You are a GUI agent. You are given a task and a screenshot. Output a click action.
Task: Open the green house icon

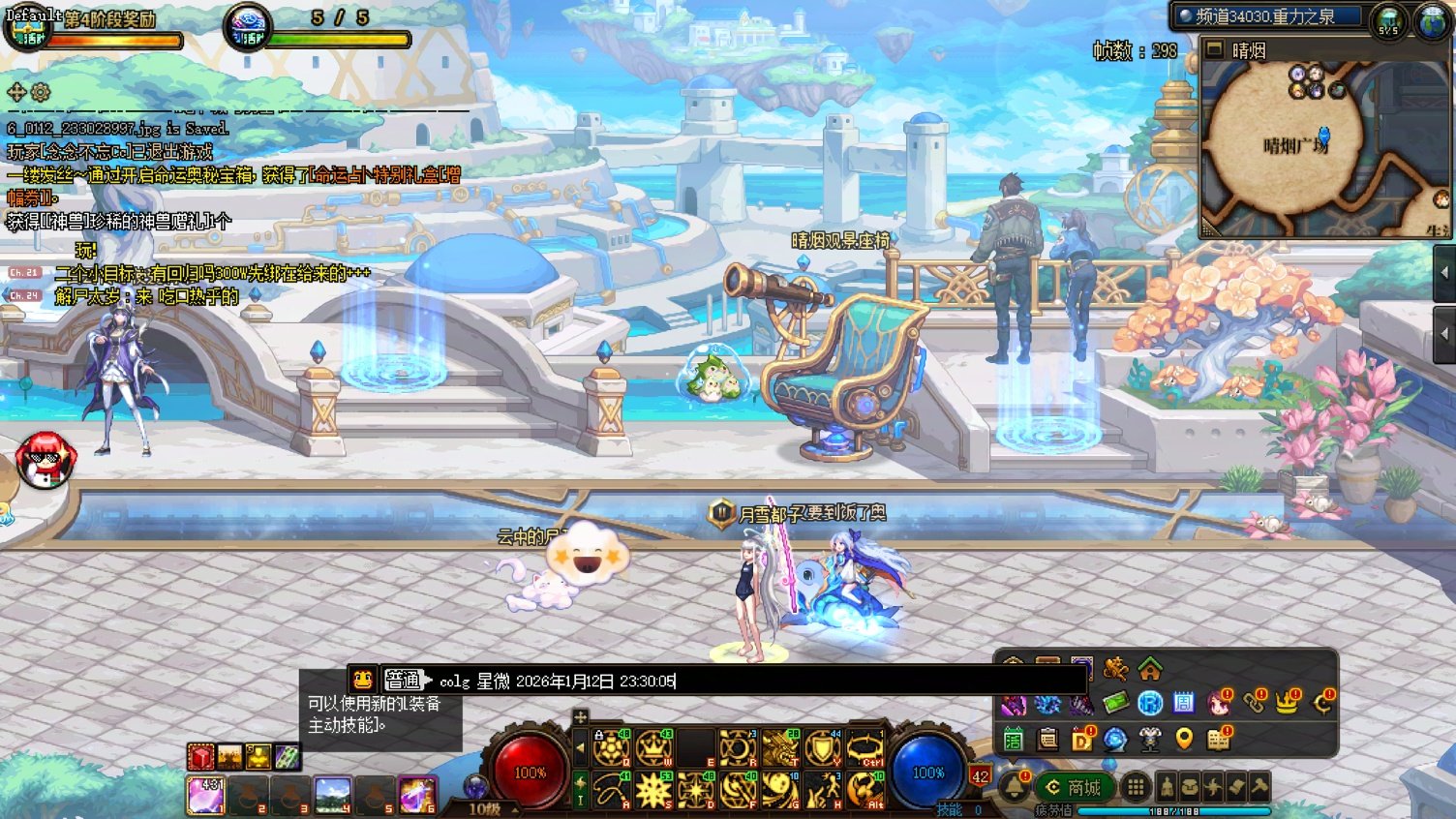[1149, 669]
